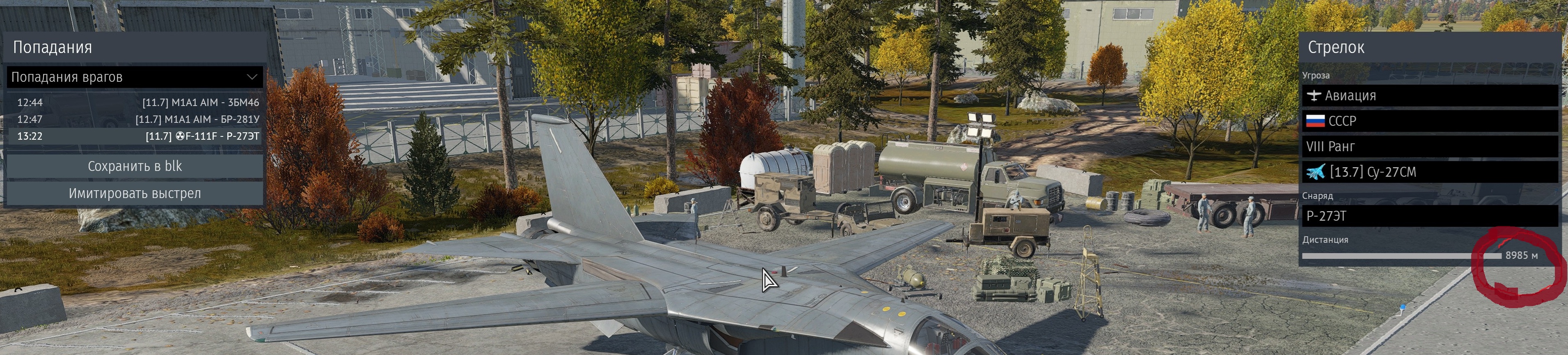
Task: Click the Сохранить в blk button
Action: (135, 166)
